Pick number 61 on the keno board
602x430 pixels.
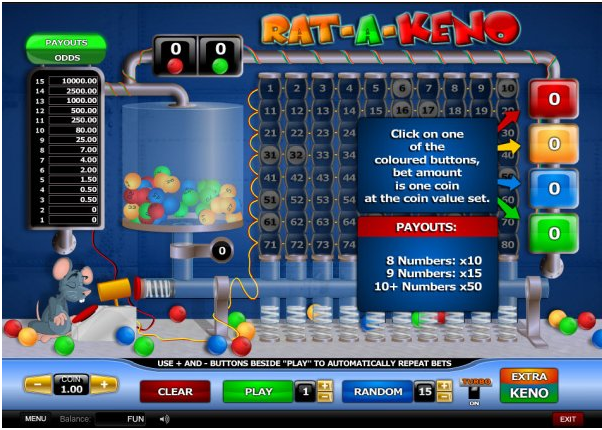[271, 221]
